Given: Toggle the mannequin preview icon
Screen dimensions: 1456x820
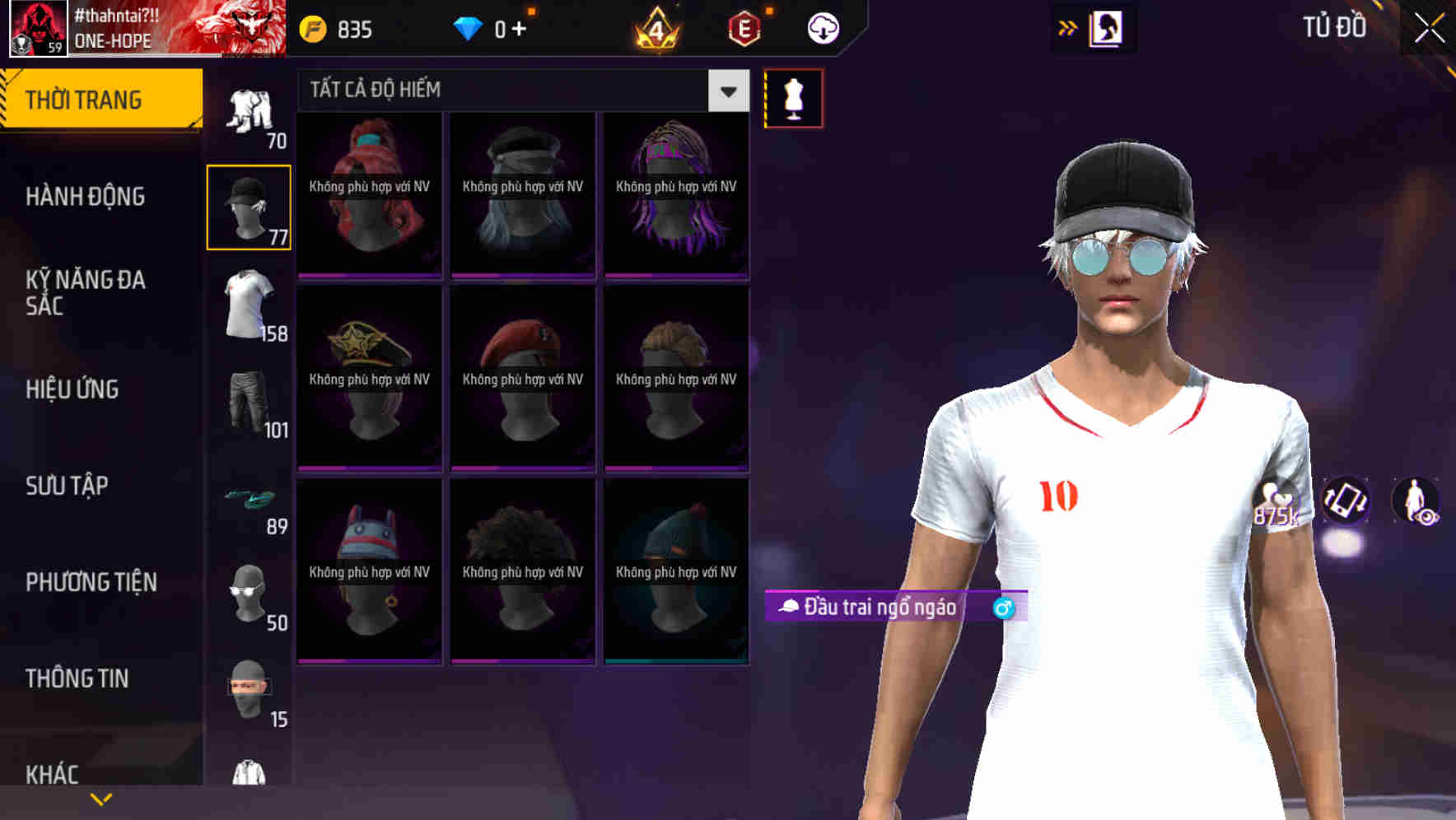Looking at the screenshot, I should pos(793,97).
